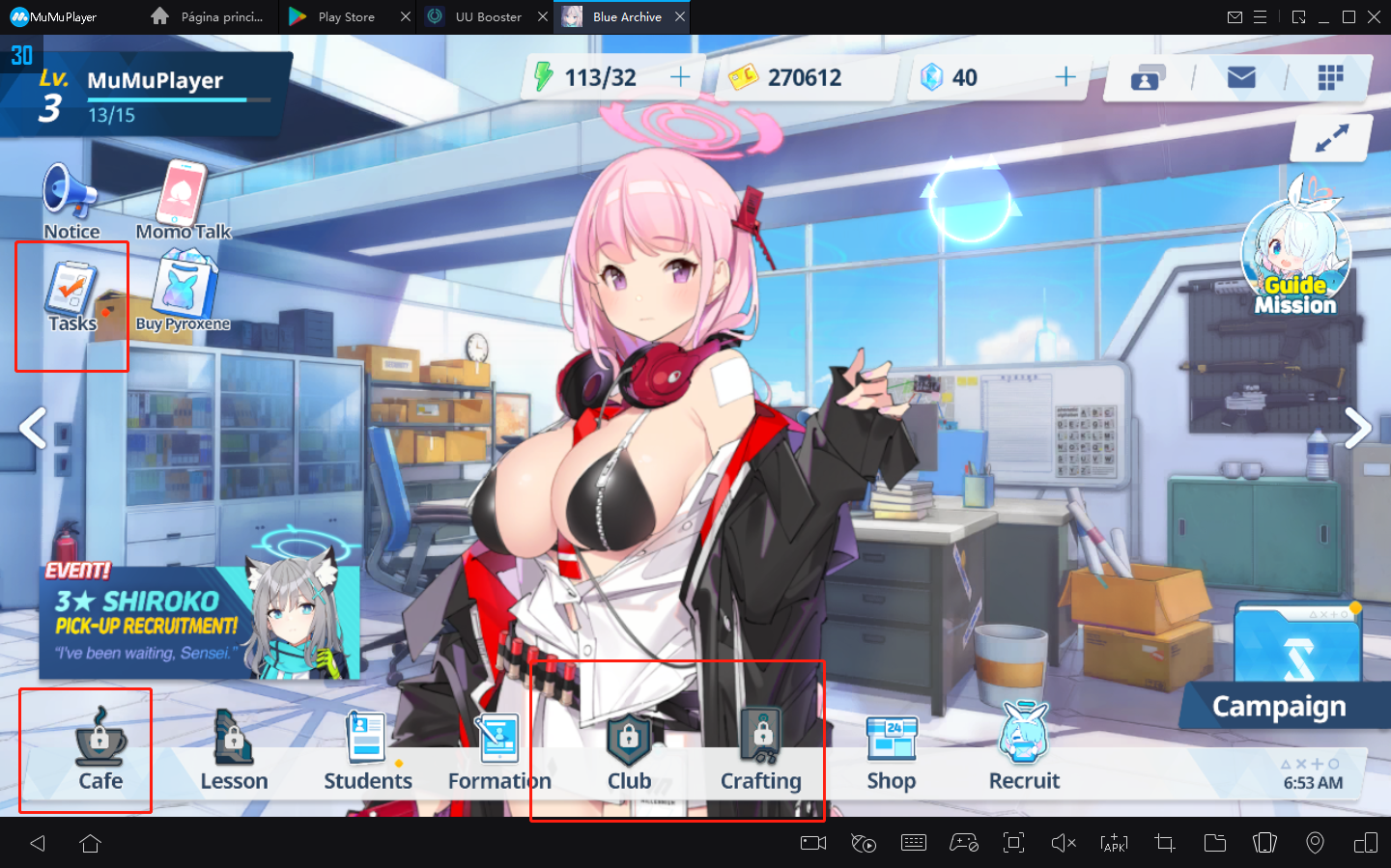Open the Tasks clipboard
The width and height of the screenshot is (1391, 868).
[x=71, y=296]
